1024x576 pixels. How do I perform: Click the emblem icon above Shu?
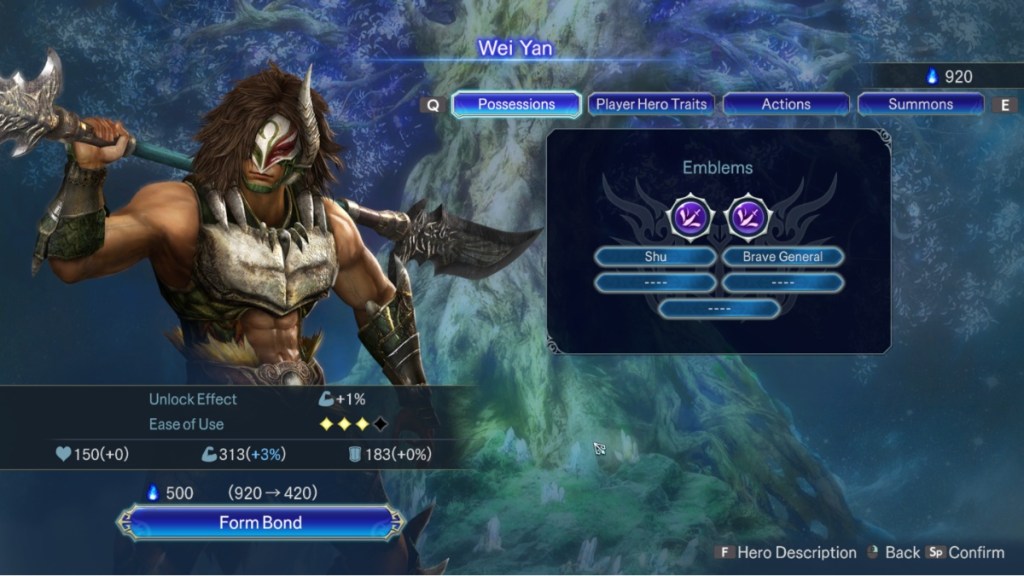pyautogui.click(x=689, y=216)
